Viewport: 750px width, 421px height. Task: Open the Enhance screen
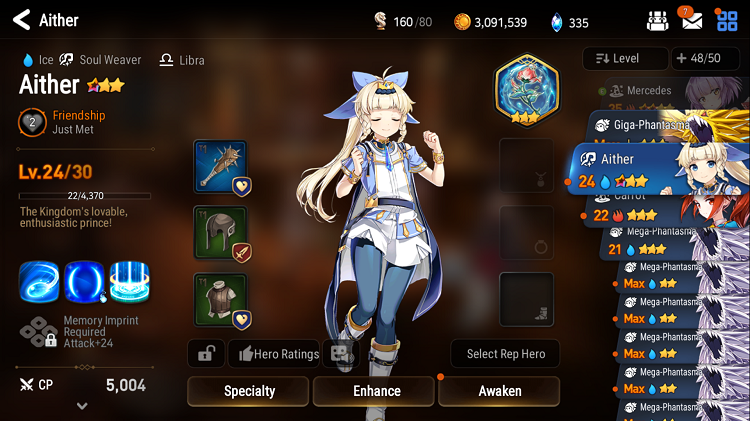(376, 391)
